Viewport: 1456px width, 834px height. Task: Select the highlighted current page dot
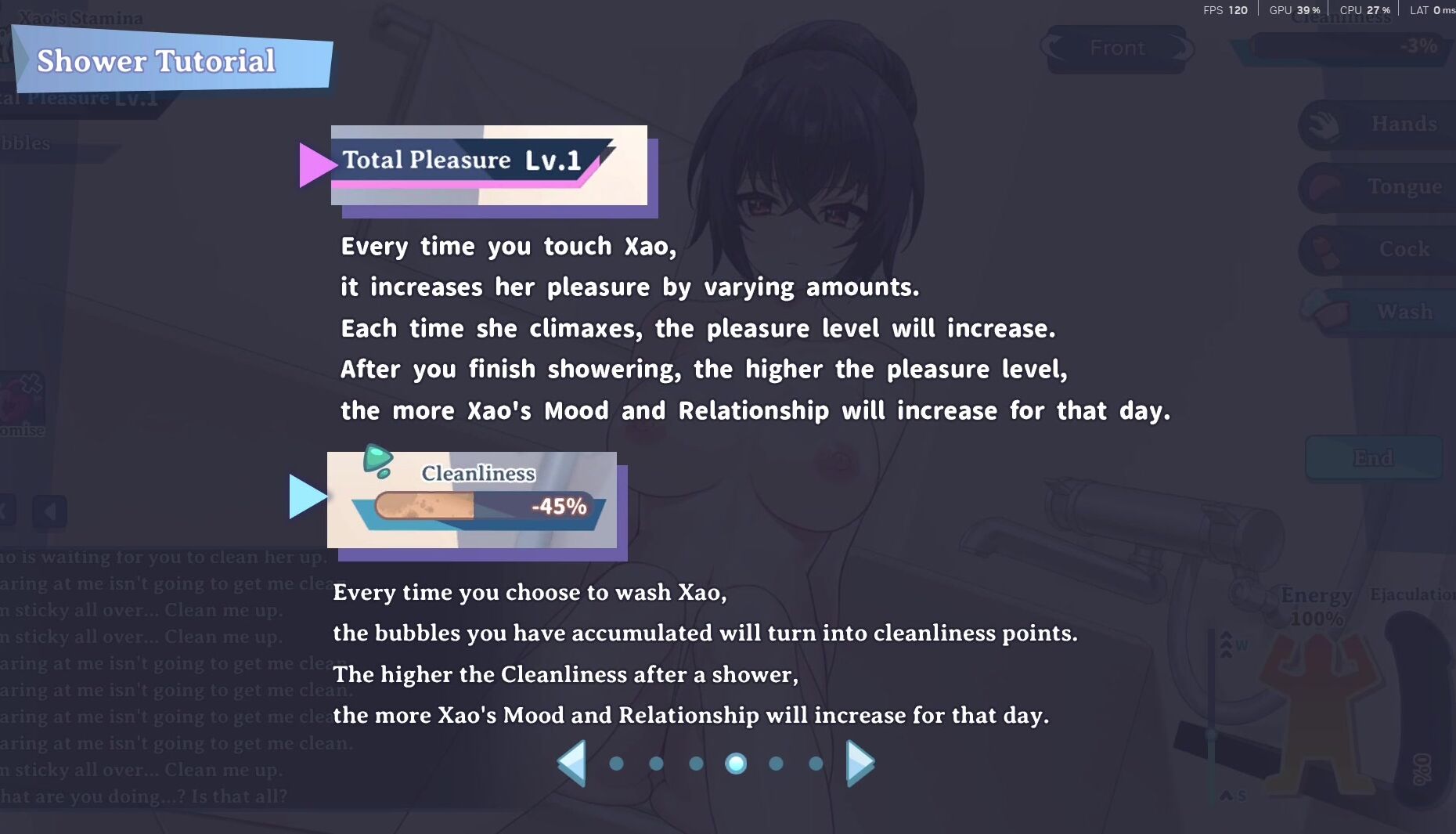(x=736, y=764)
